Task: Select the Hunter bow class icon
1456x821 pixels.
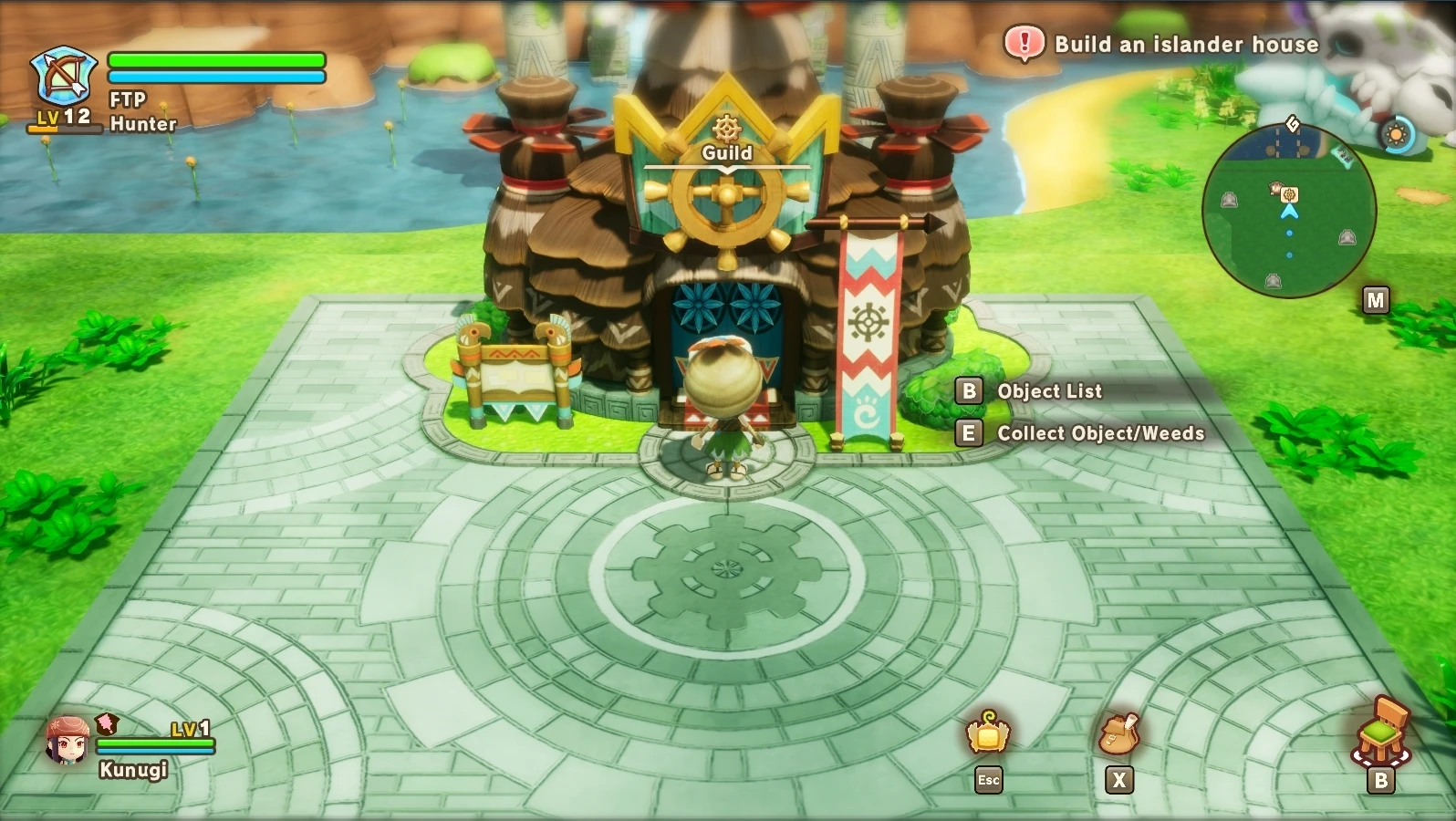Action: 62,77
